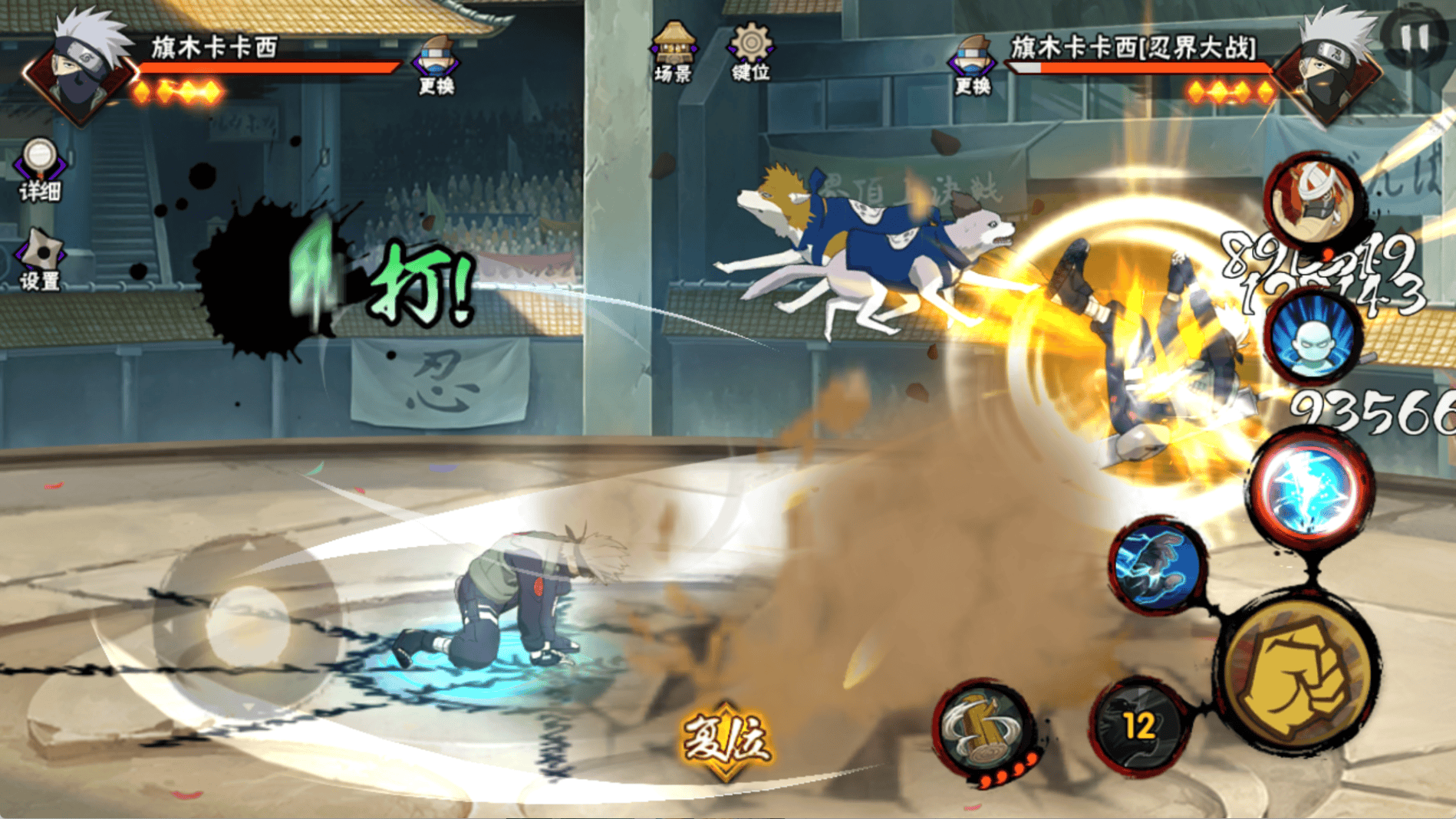Select the skill on cooldown showing 12
1456x819 pixels.
(1138, 725)
